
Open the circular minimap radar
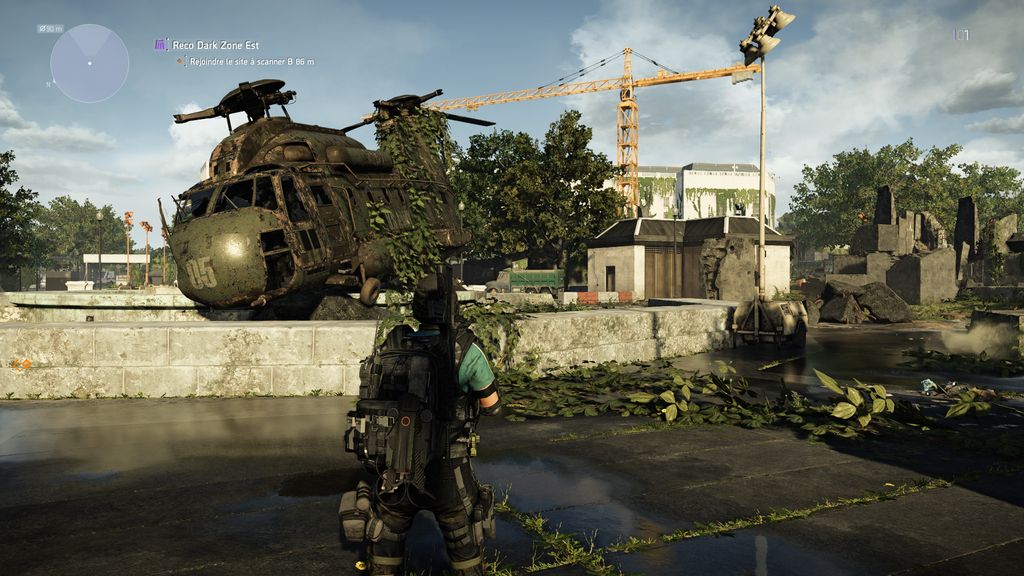tap(89, 63)
